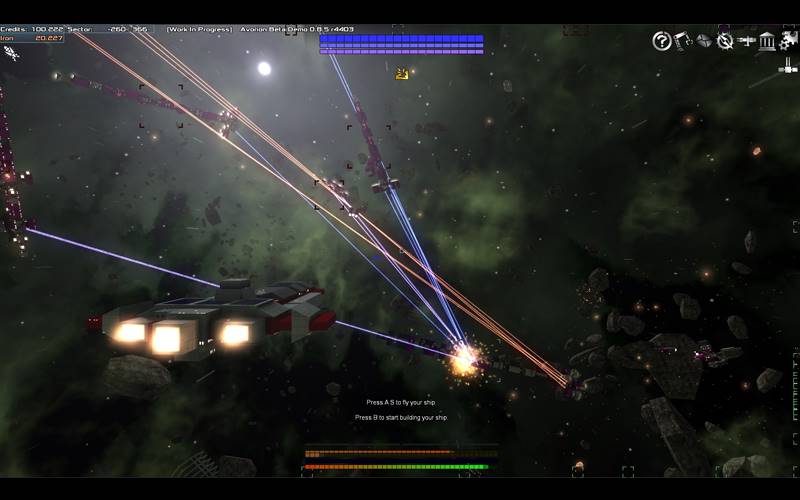Click the robotic arm build icon
This screenshot has width=800, height=500.
point(683,41)
